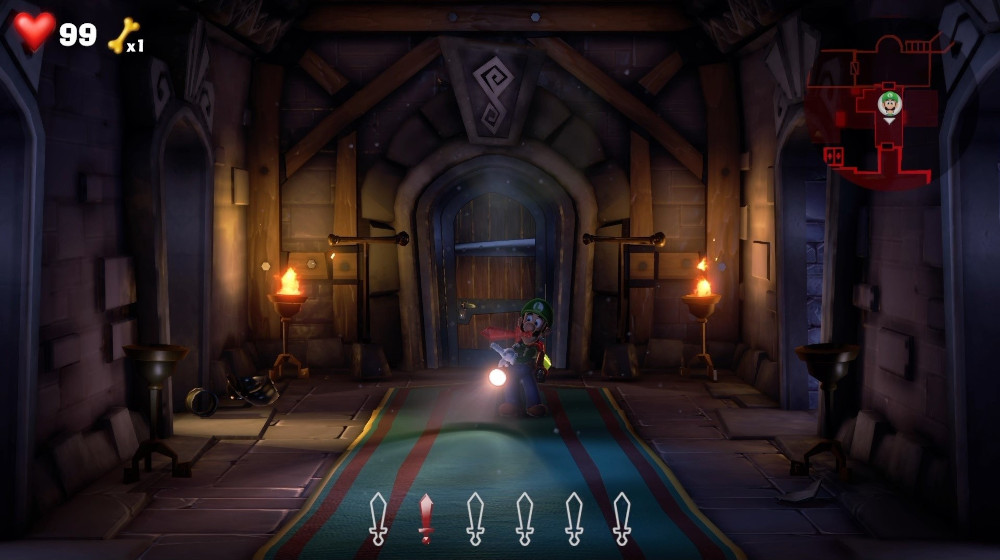1000x560 pixels.
Task: Click the red highlighted sword icon
Action: tap(426, 517)
